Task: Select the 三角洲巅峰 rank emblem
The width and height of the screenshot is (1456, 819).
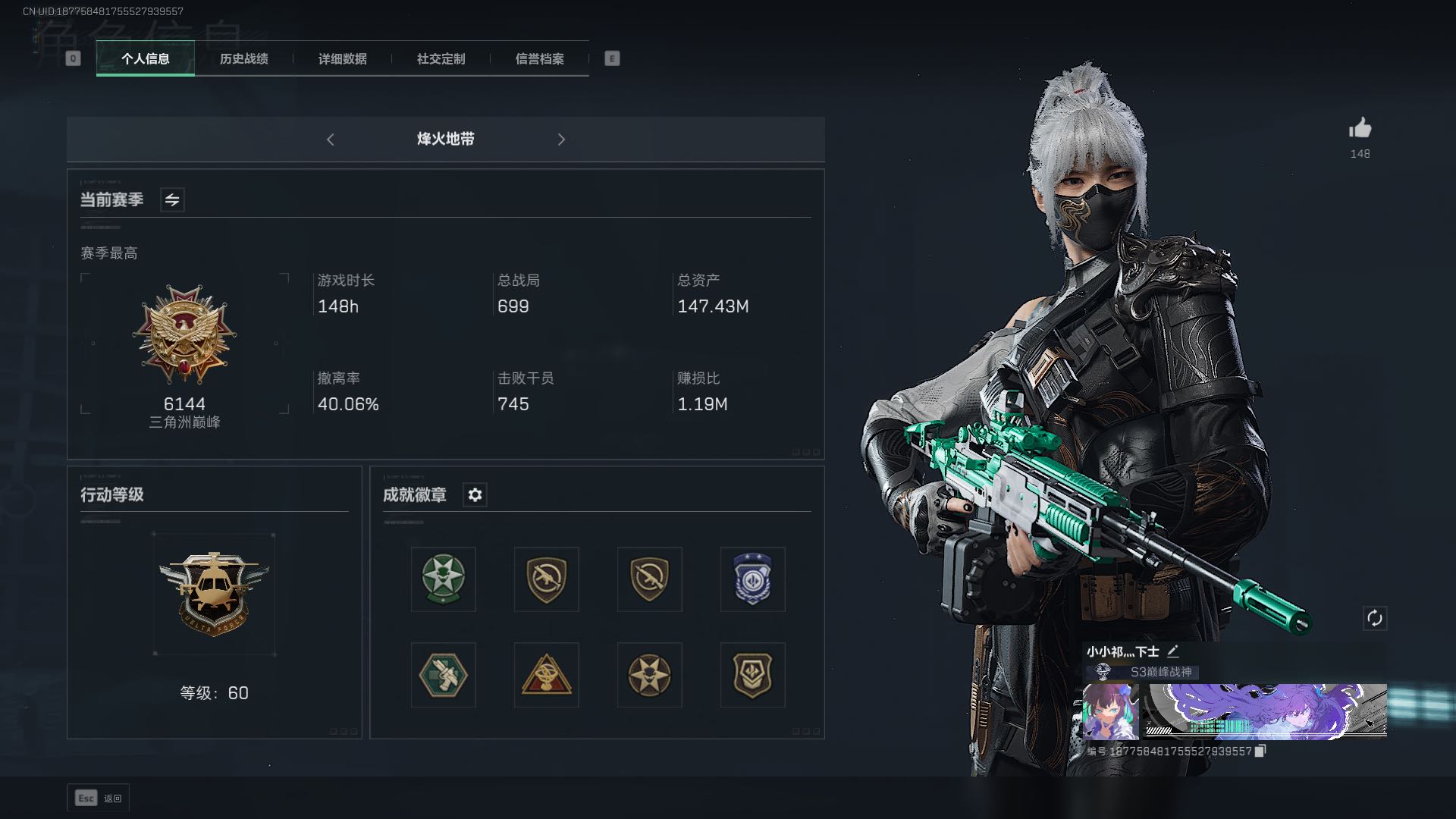Action: coord(184,334)
